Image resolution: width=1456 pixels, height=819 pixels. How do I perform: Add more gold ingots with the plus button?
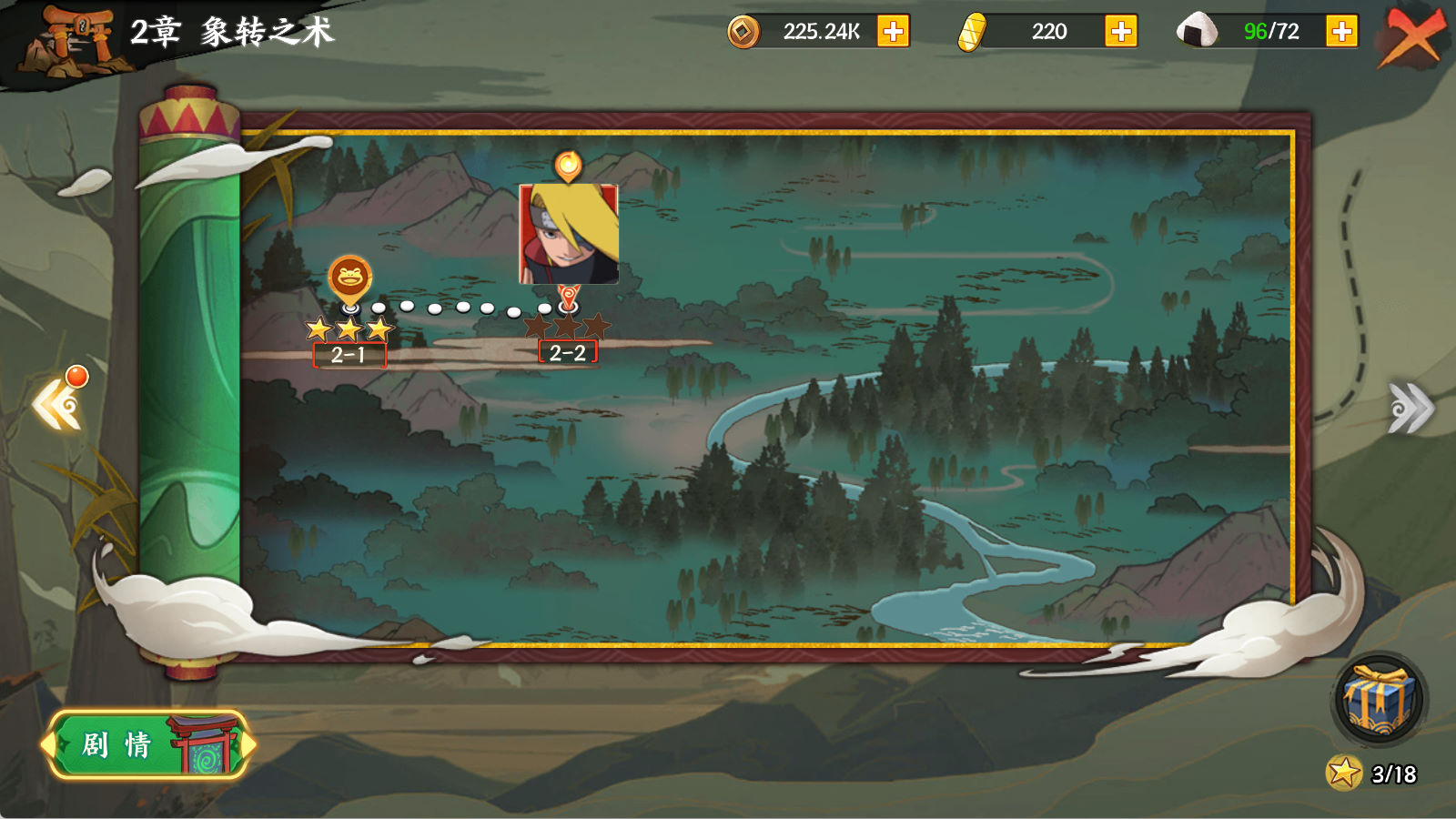coord(1120,32)
